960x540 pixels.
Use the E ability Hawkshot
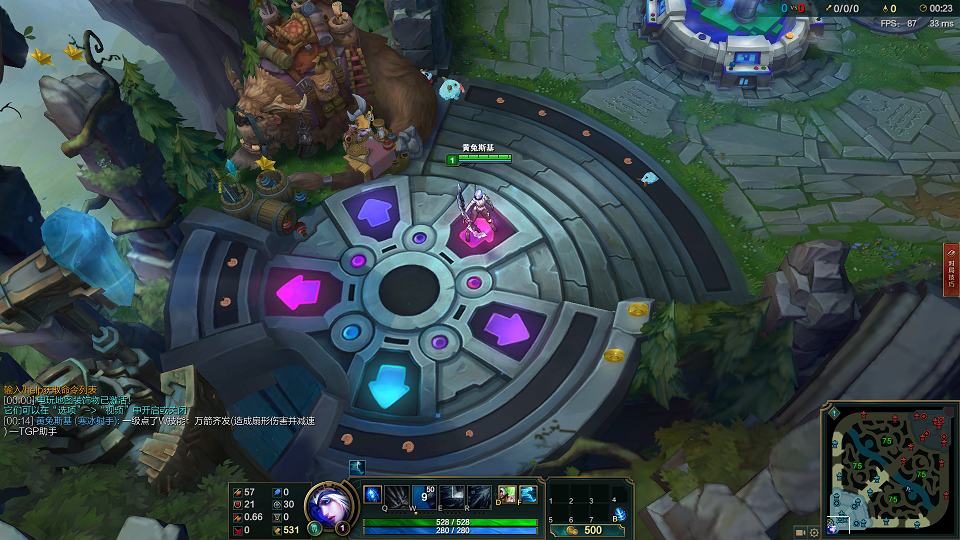pyautogui.click(x=452, y=496)
